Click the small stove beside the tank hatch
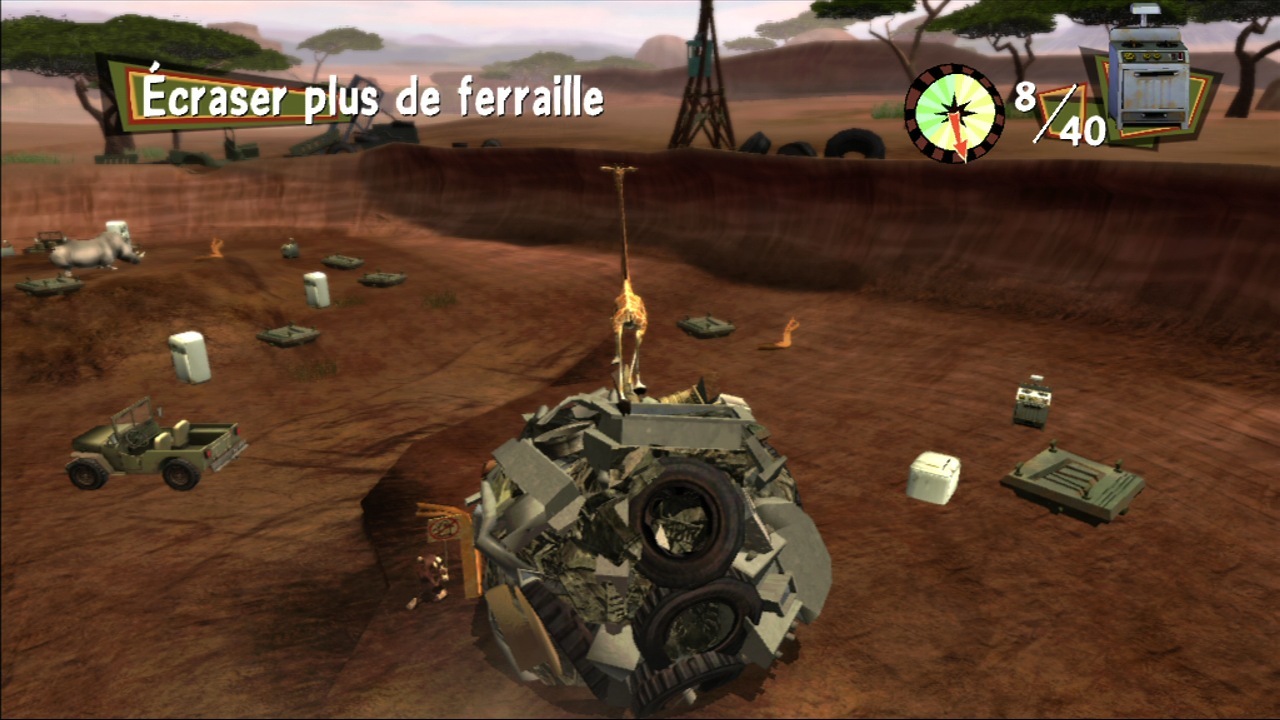 (1030, 405)
